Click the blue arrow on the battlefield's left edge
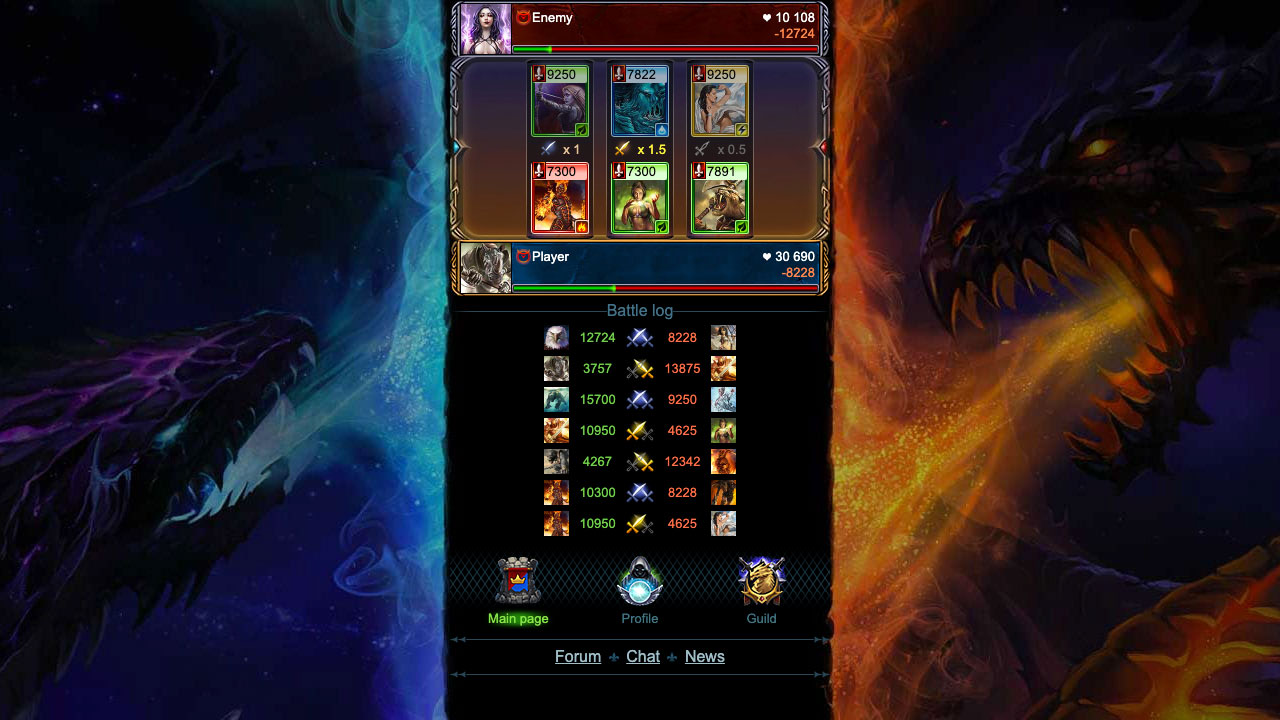The width and height of the screenshot is (1280, 720). [457, 146]
